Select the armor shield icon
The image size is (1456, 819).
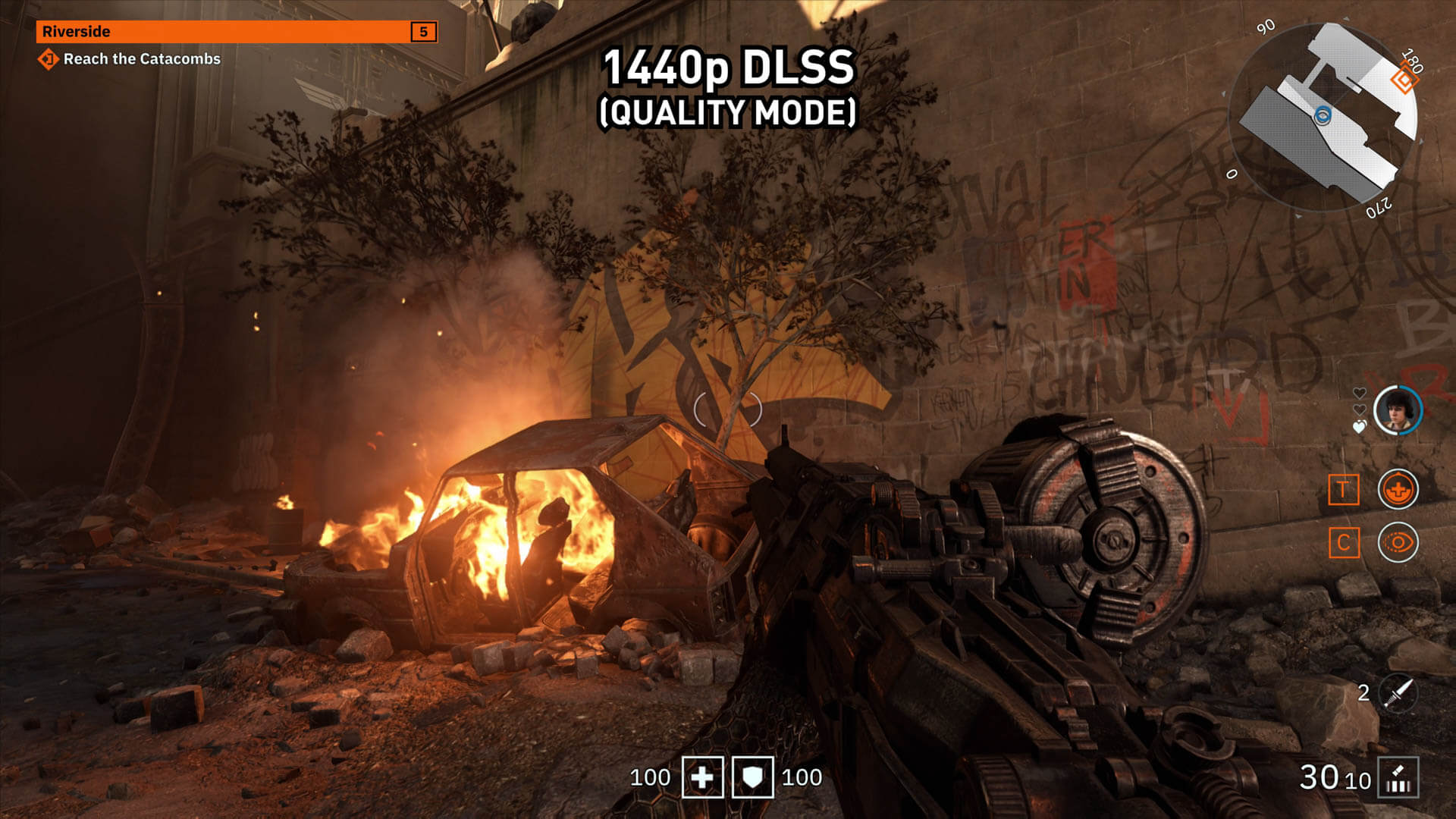point(752,777)
